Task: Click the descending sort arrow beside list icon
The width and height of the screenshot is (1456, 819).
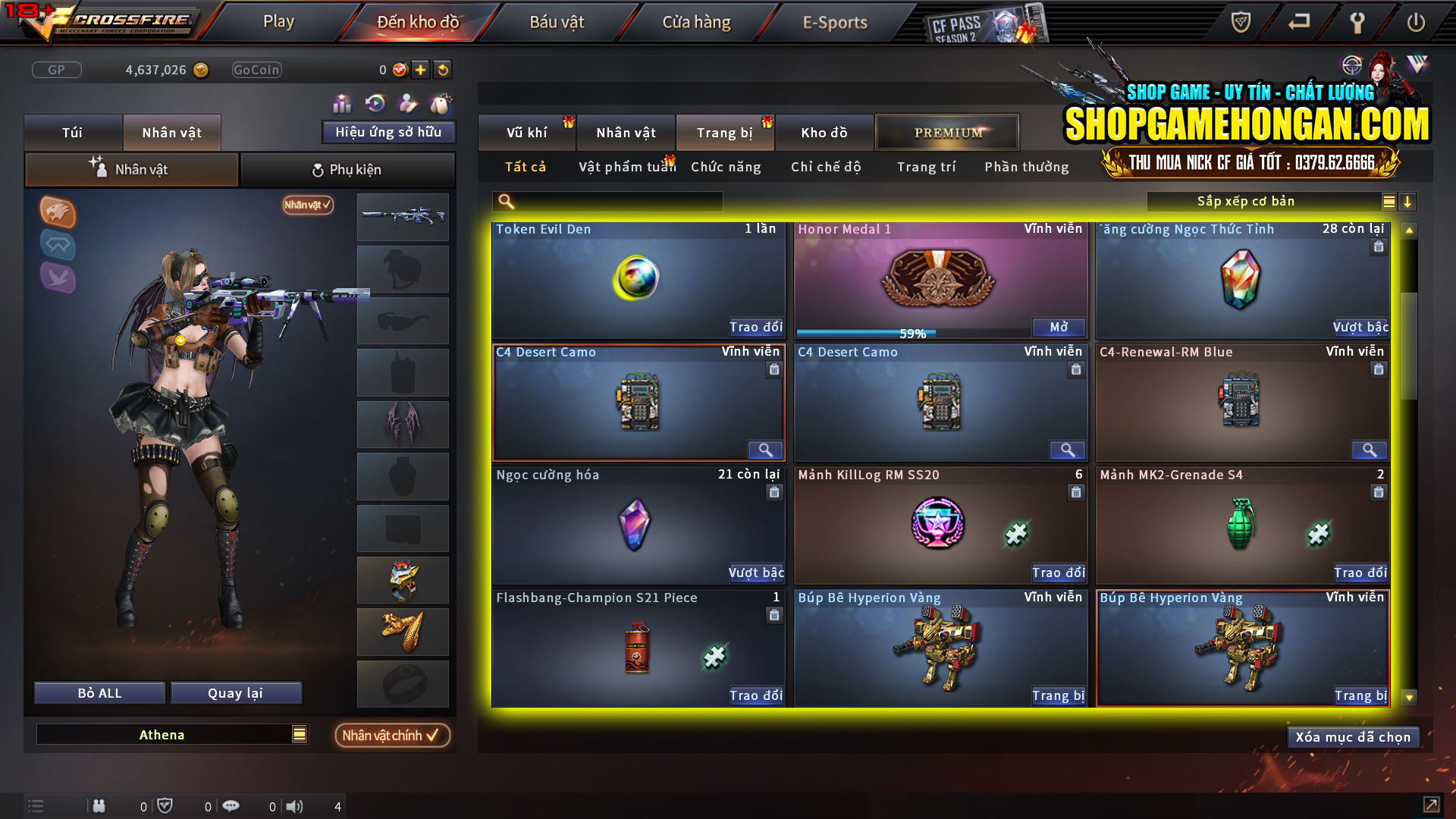Action: coord(1408,202)
